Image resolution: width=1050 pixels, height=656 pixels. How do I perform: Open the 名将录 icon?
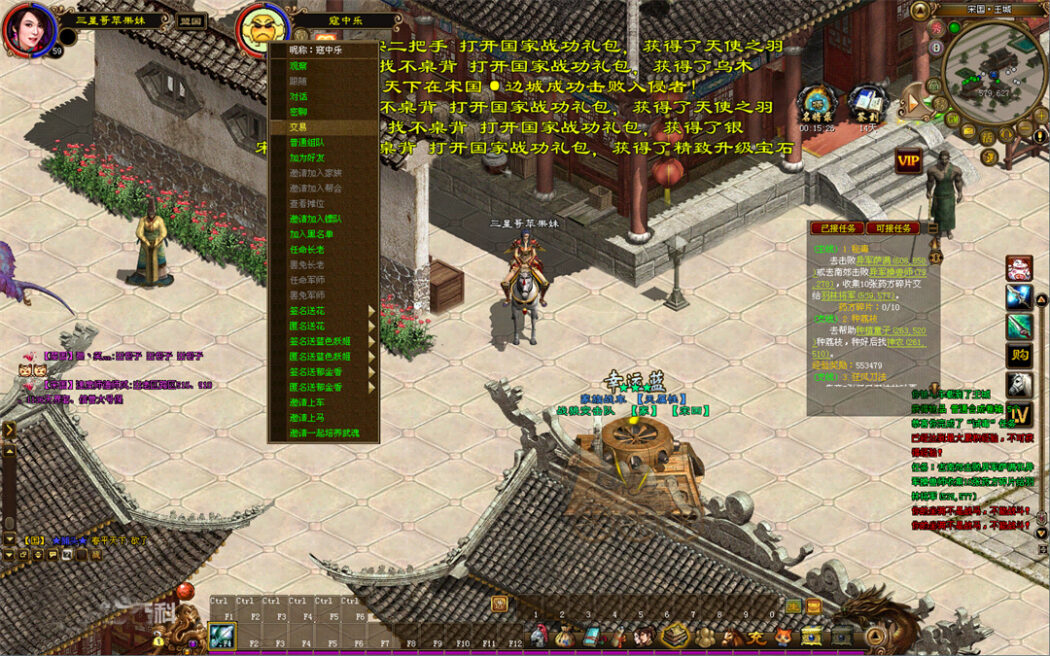click(818, 104)
